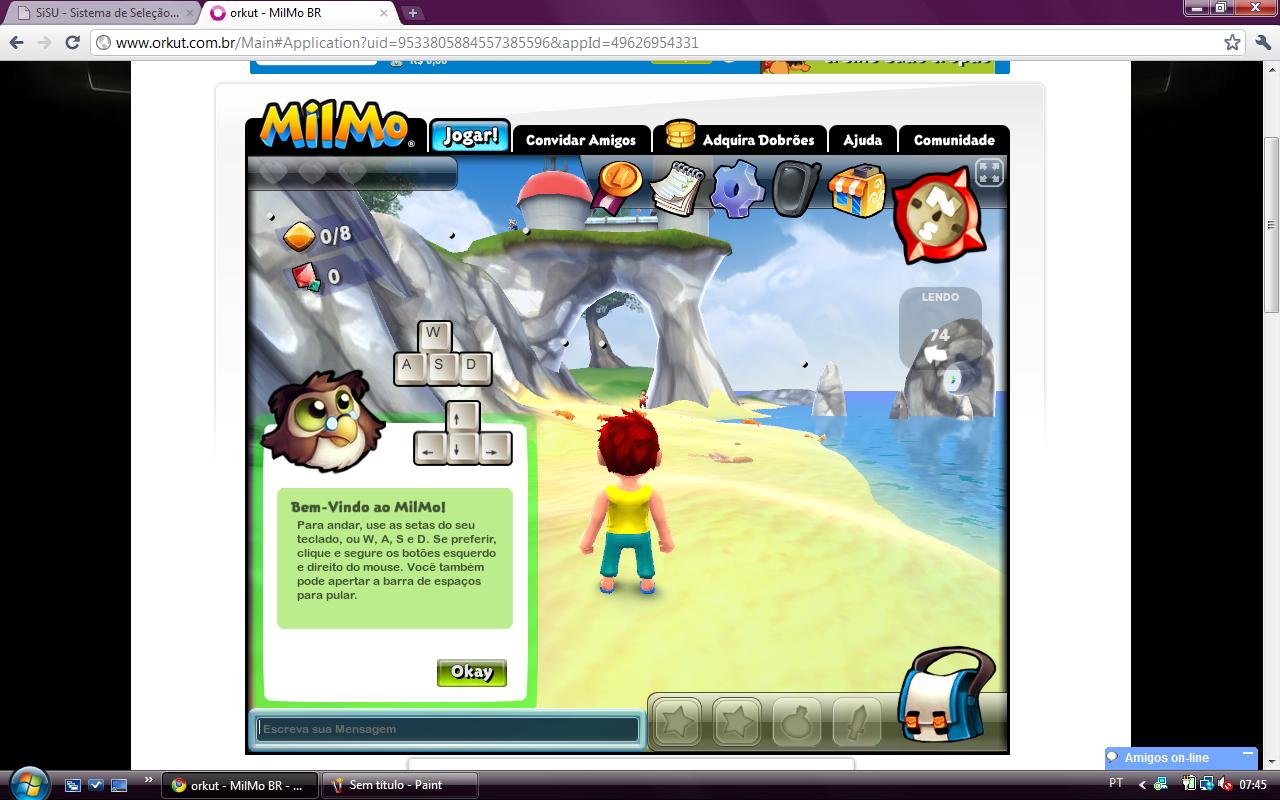Click the Escreva sua Mensagem chat field
Viewport: 1280px width, 800px height.
(446, 729)
